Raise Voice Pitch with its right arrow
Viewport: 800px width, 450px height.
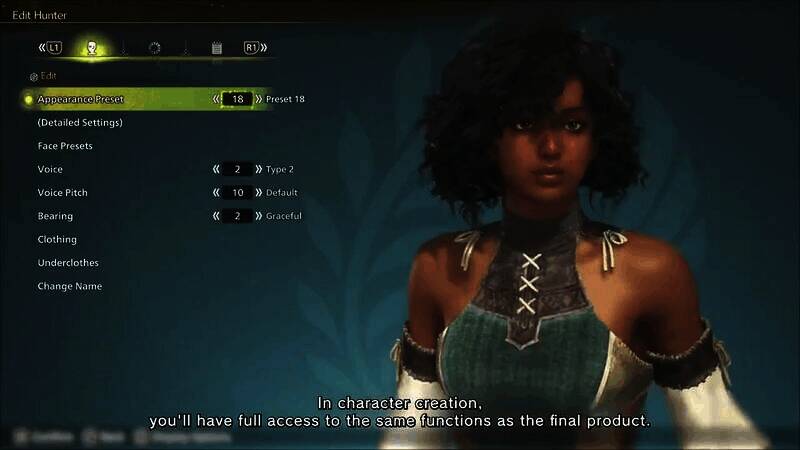[259, 193]
